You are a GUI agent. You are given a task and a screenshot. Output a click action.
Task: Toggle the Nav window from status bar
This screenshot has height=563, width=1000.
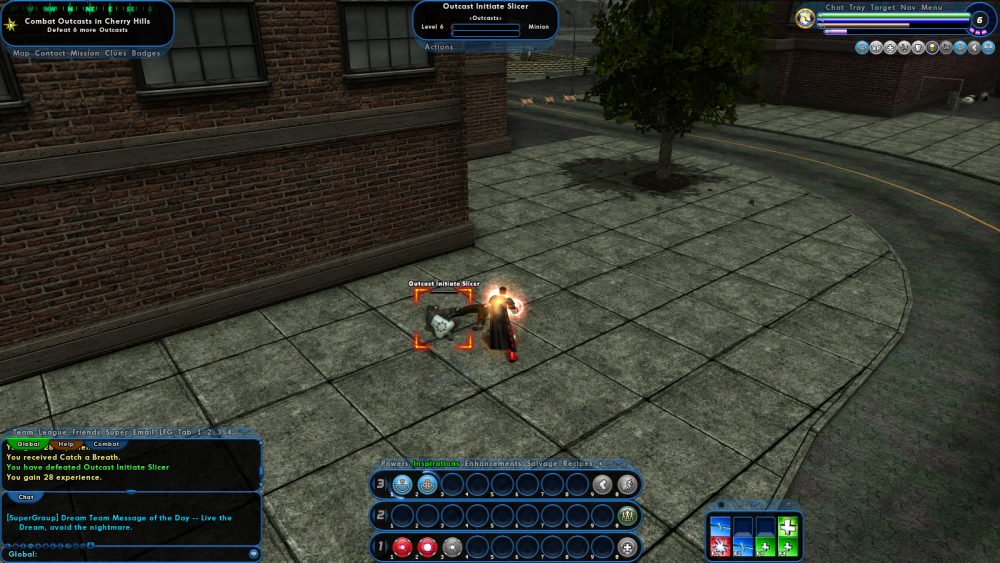[907, 7]
